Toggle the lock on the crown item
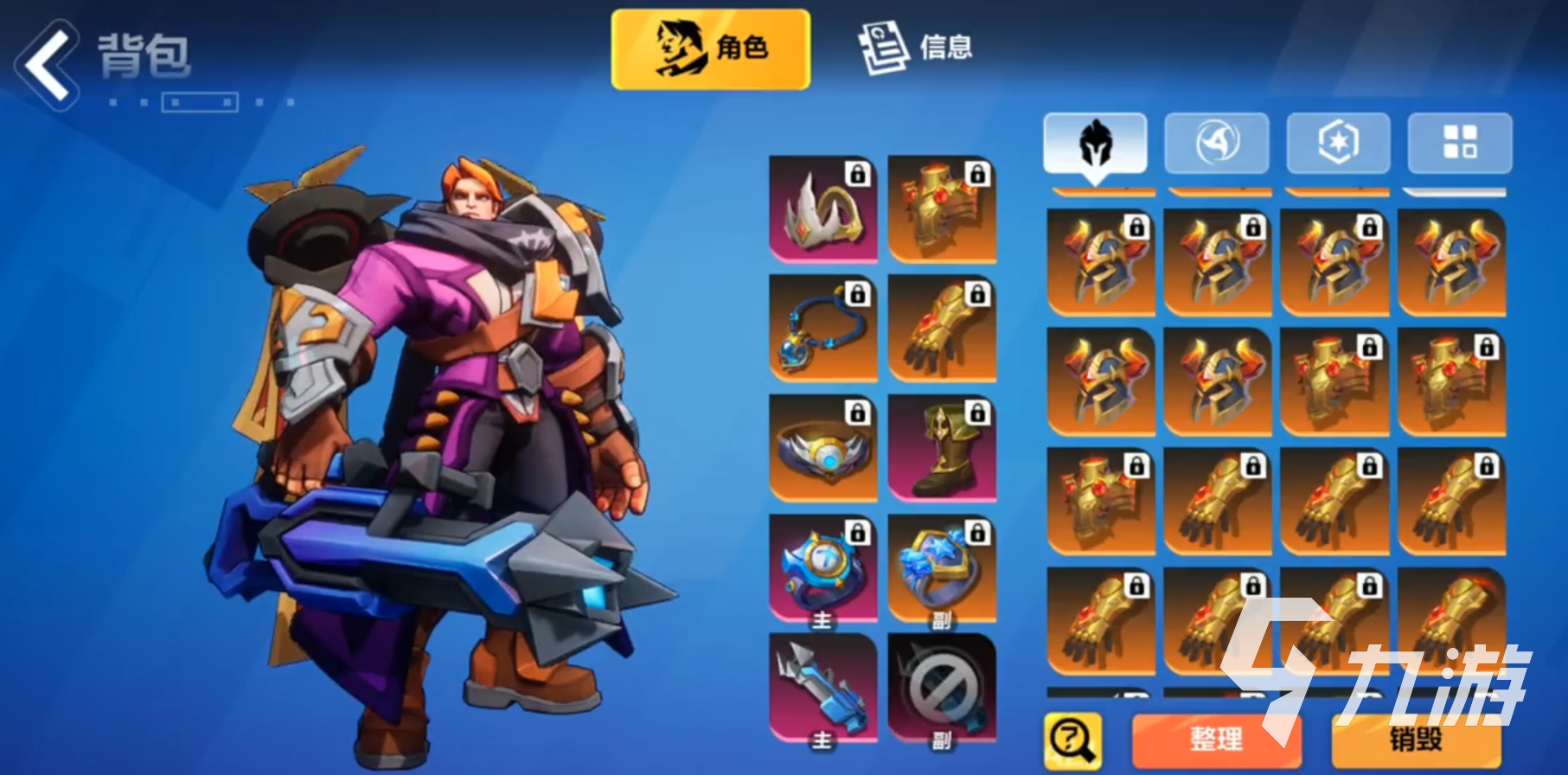 (x=857, y=173)
